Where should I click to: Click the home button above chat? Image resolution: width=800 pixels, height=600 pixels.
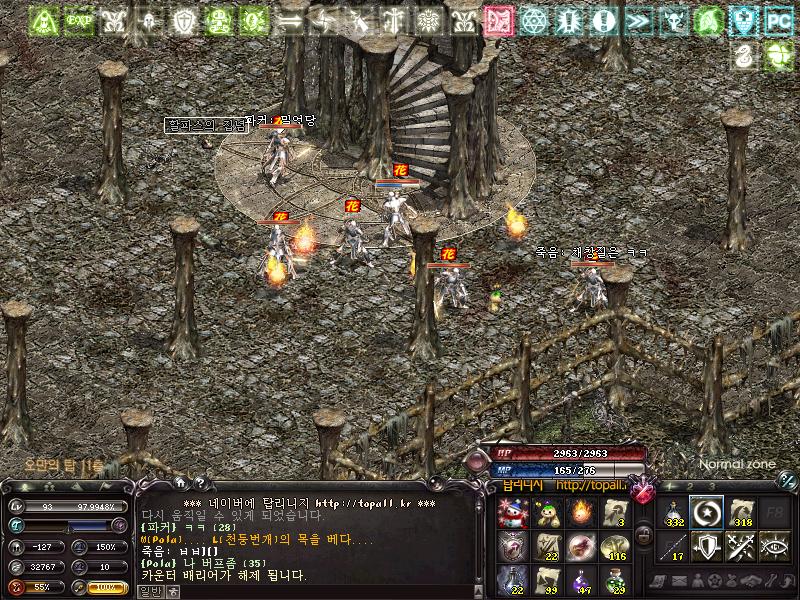coord(179,483)
